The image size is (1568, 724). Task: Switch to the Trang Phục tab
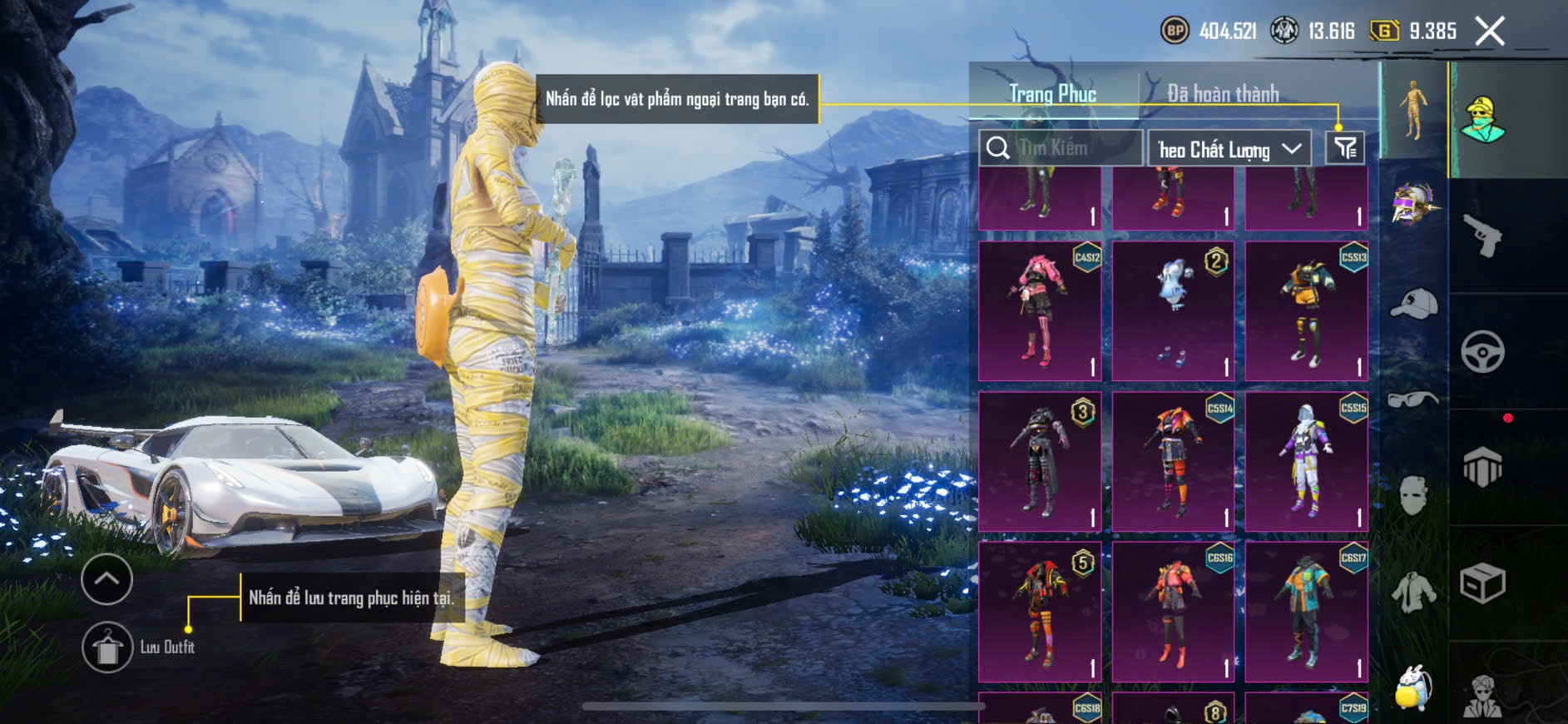[1052, 93]
